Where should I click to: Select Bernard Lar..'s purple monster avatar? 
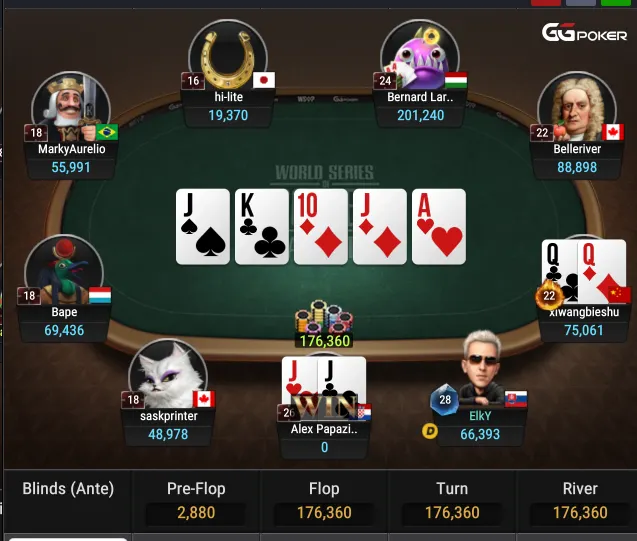coord(420,56)
